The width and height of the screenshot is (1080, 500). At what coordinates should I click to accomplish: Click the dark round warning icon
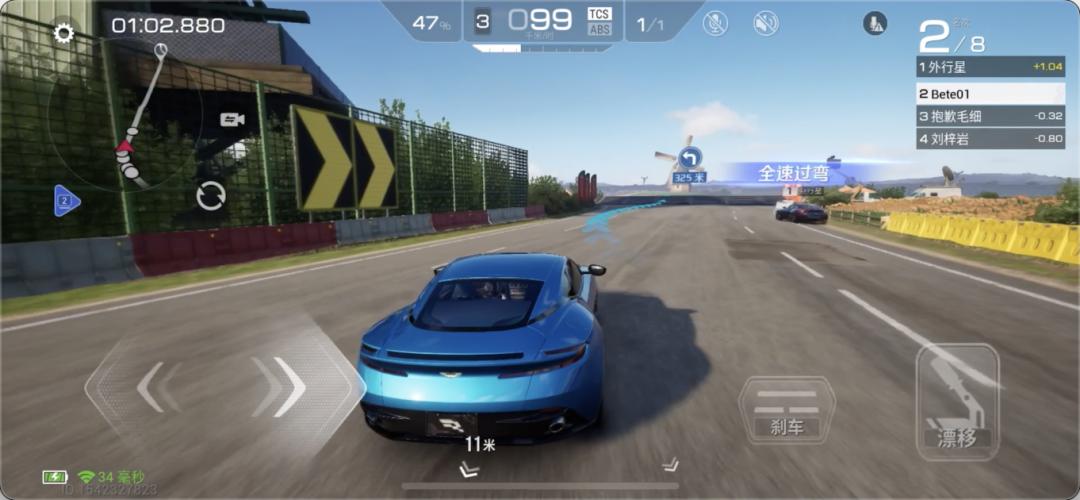[876, 23]
